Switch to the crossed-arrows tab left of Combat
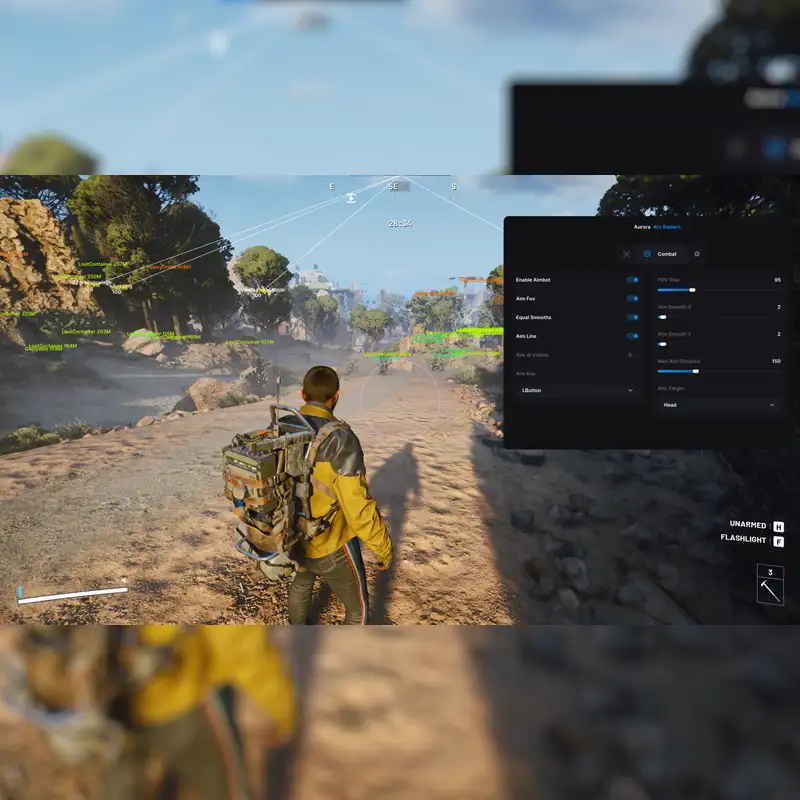The image size is (800, 800). tap(627, 254)
